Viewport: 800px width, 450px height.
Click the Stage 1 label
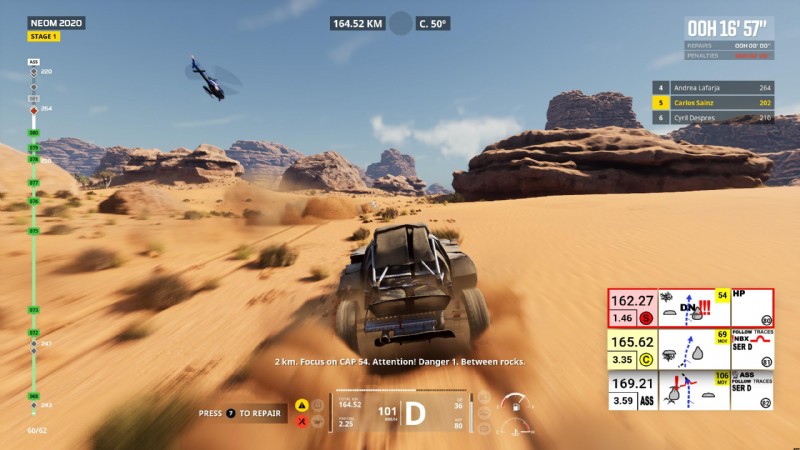pos(44,37)
